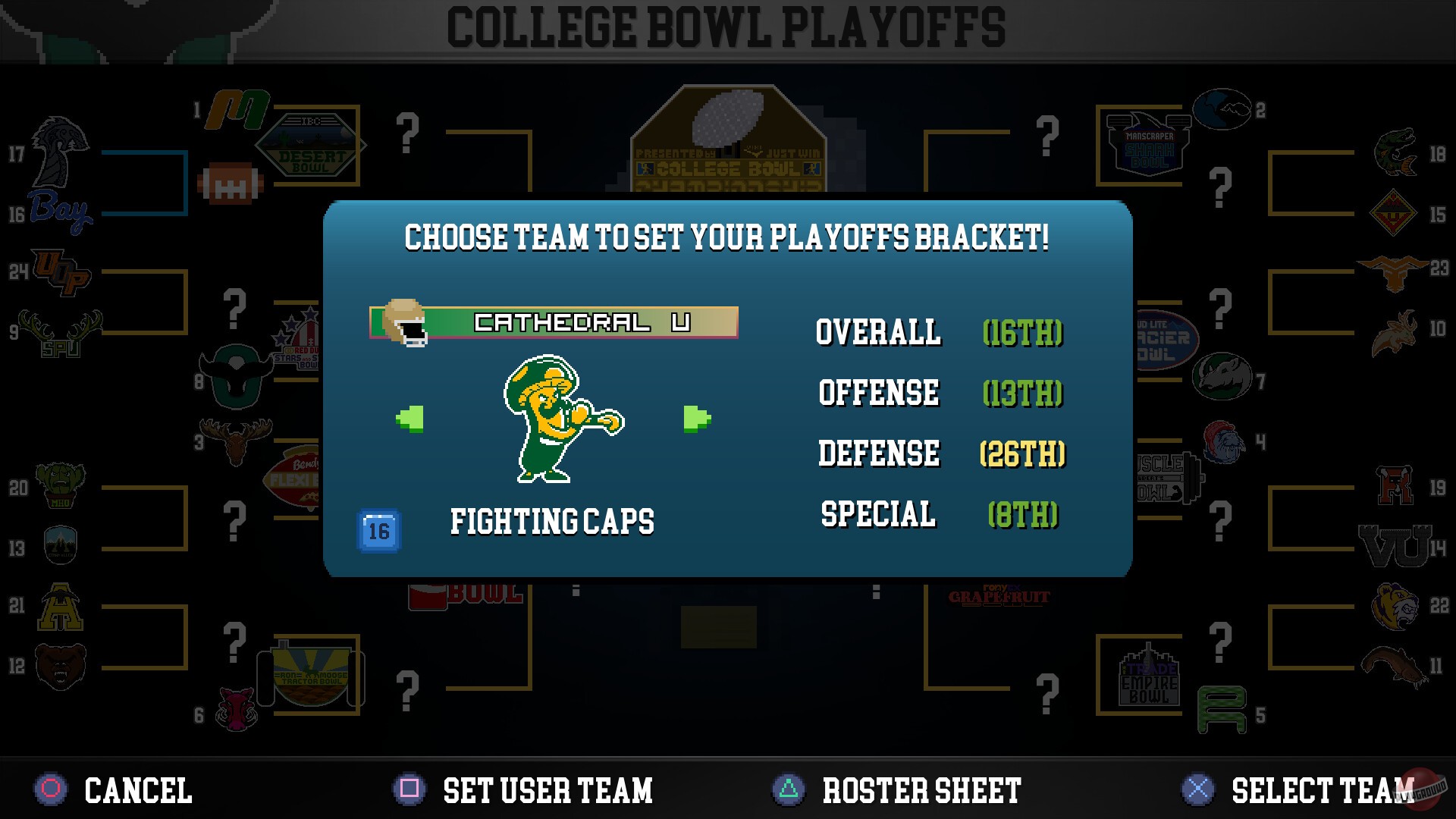This screenshot has height=819, width=1456.
Task: Cycle to next team with right green arrow
Action: (x=696, y=418)
